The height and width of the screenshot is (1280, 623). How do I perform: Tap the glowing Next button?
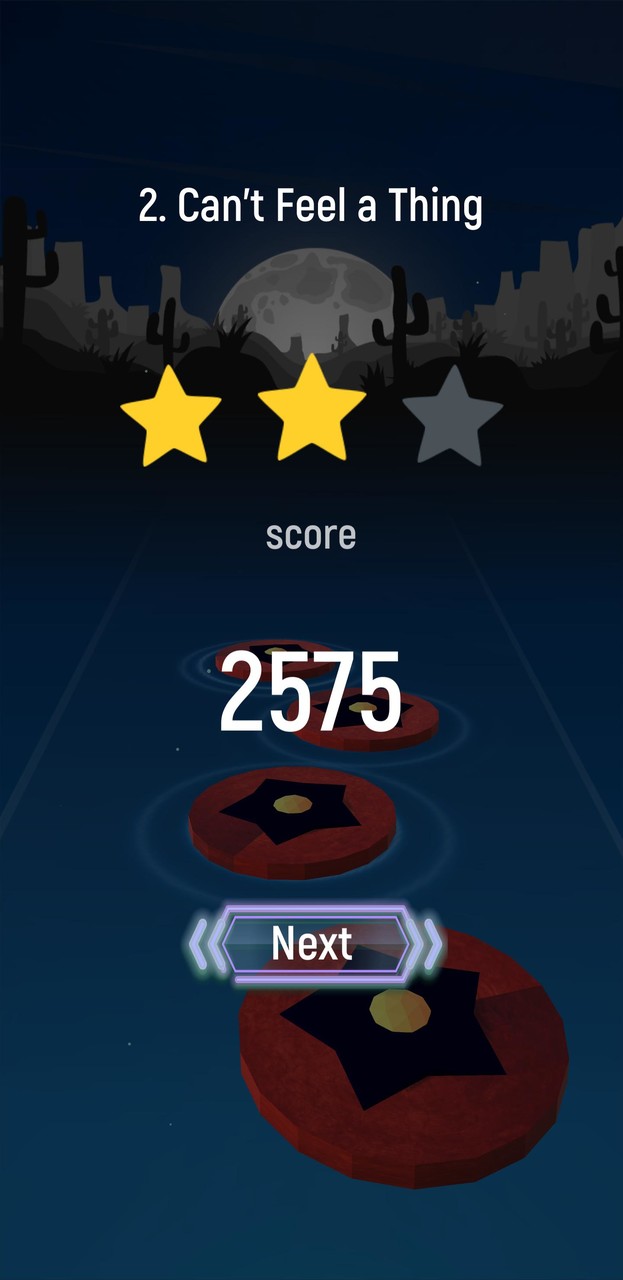coord(313,943)
